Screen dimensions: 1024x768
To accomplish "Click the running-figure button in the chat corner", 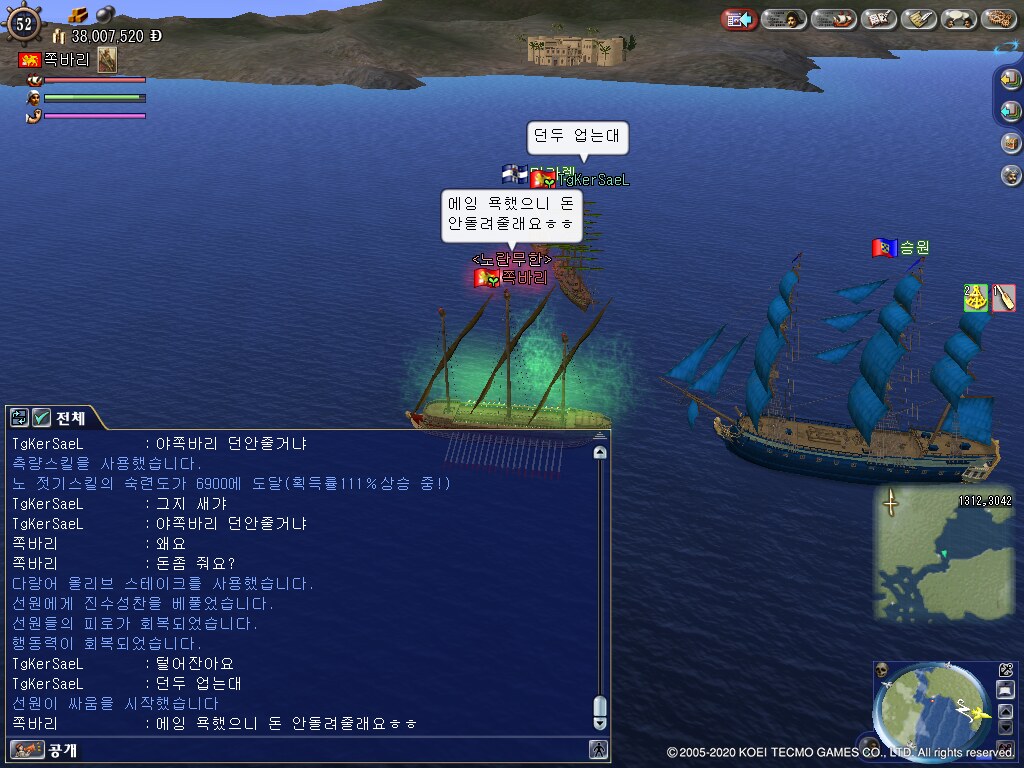I will (598, 749).
